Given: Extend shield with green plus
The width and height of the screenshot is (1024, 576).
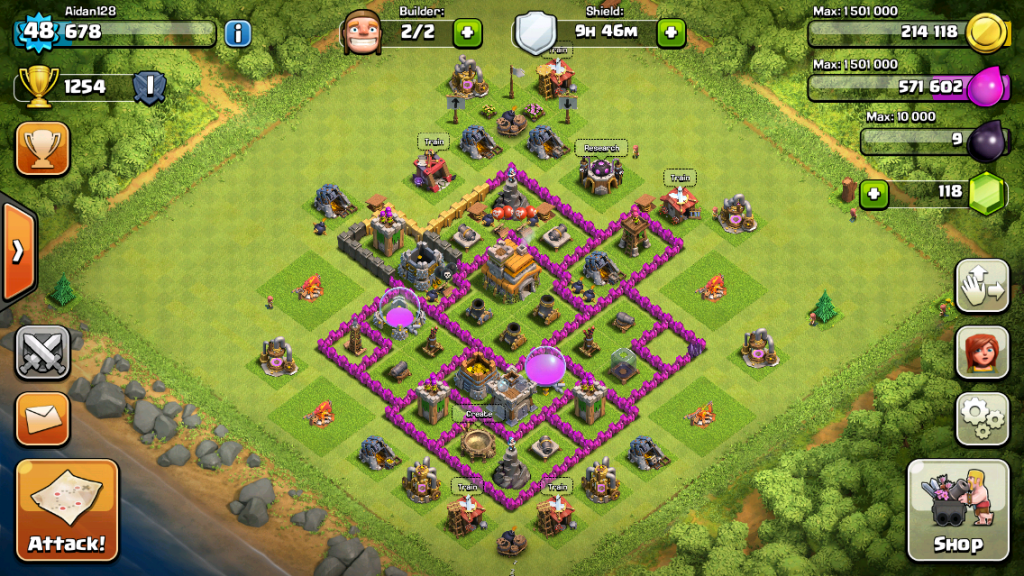Looking at the screenshot, I should click(671, 33).
